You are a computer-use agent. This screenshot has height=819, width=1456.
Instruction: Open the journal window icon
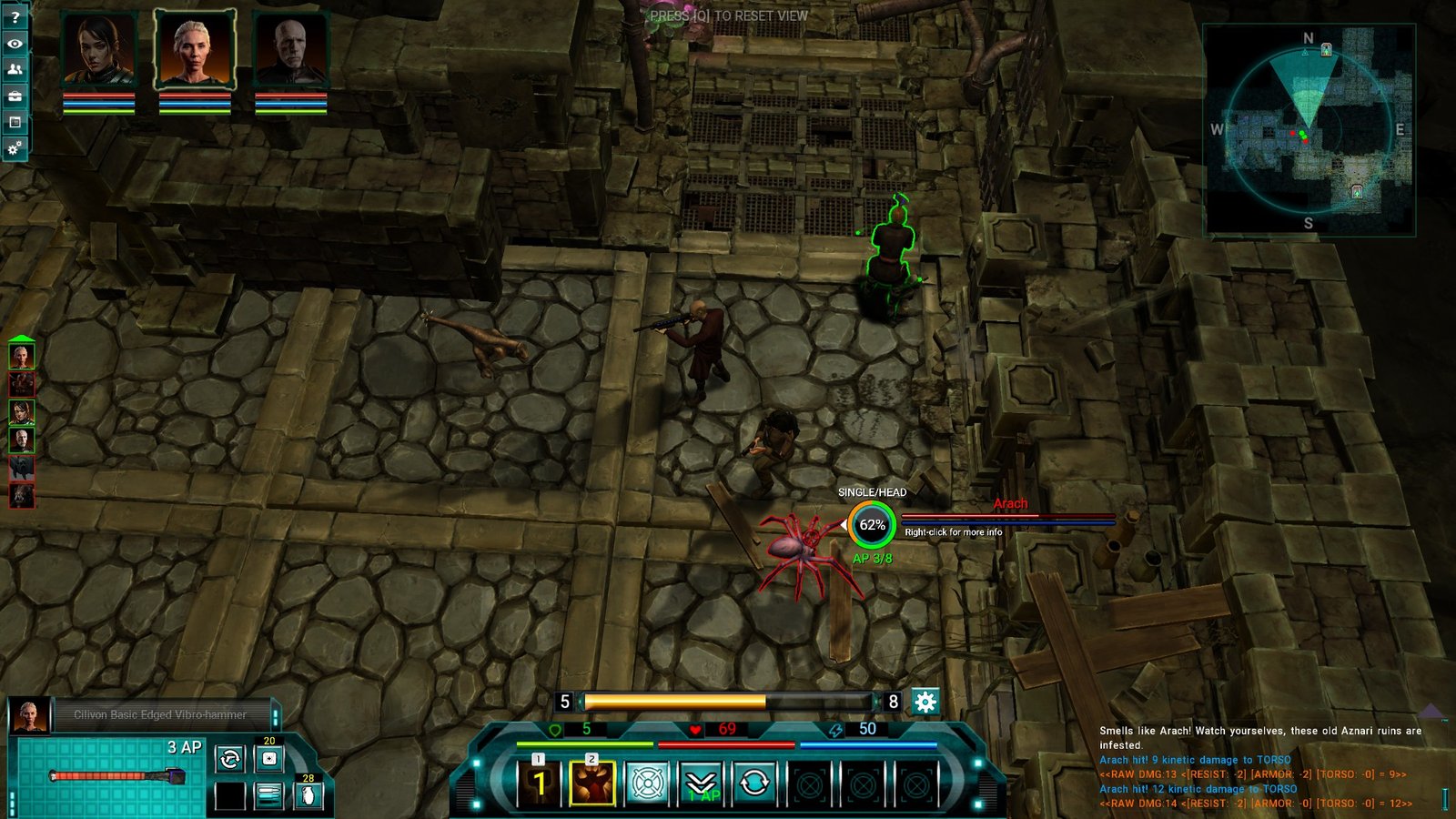point(15,122)
